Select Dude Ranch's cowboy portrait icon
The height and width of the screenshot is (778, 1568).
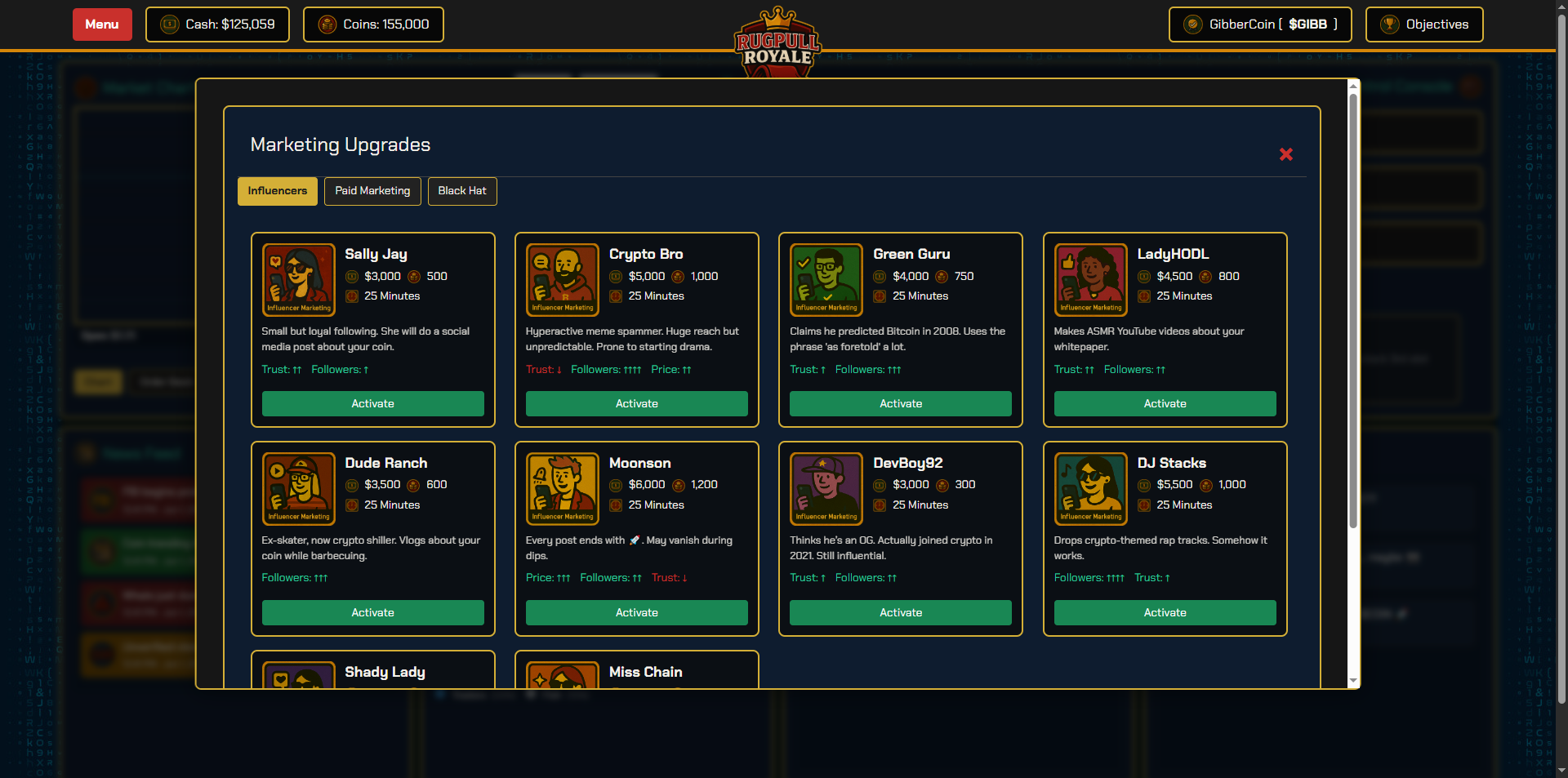click(x=298, y=488)
